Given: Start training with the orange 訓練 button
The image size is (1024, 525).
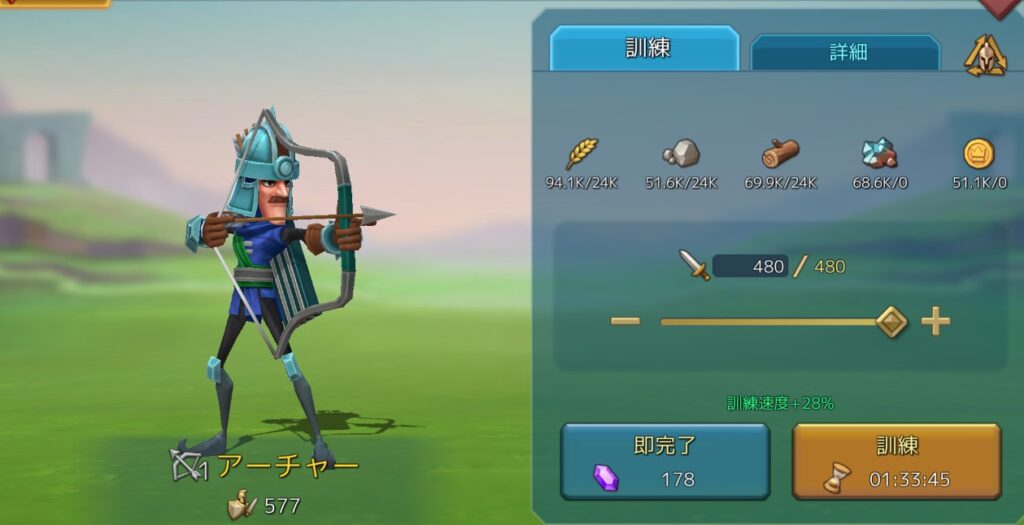Looking at the screenshot, I should [x=896, y=461].
